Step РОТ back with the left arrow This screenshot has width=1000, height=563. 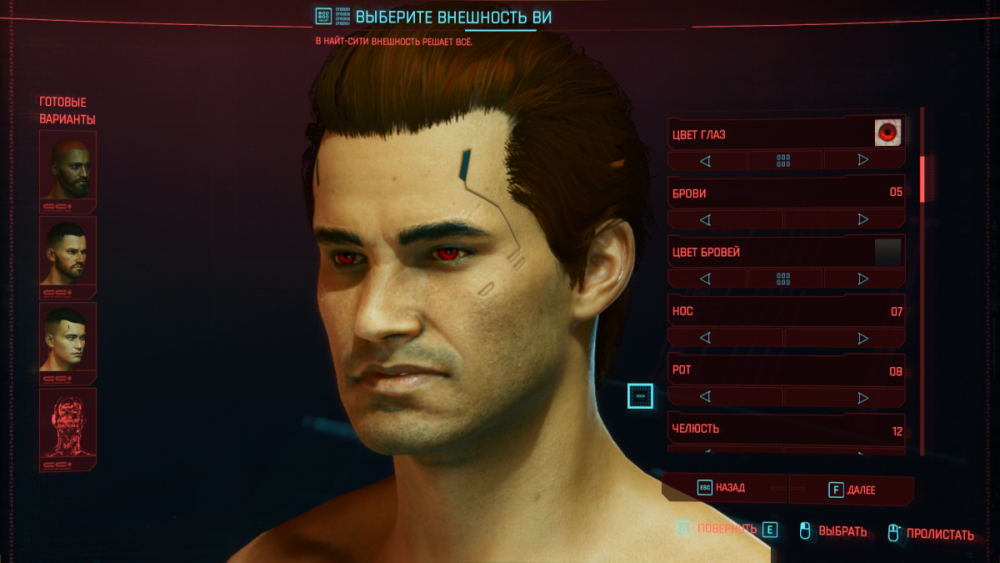(705, 397)
